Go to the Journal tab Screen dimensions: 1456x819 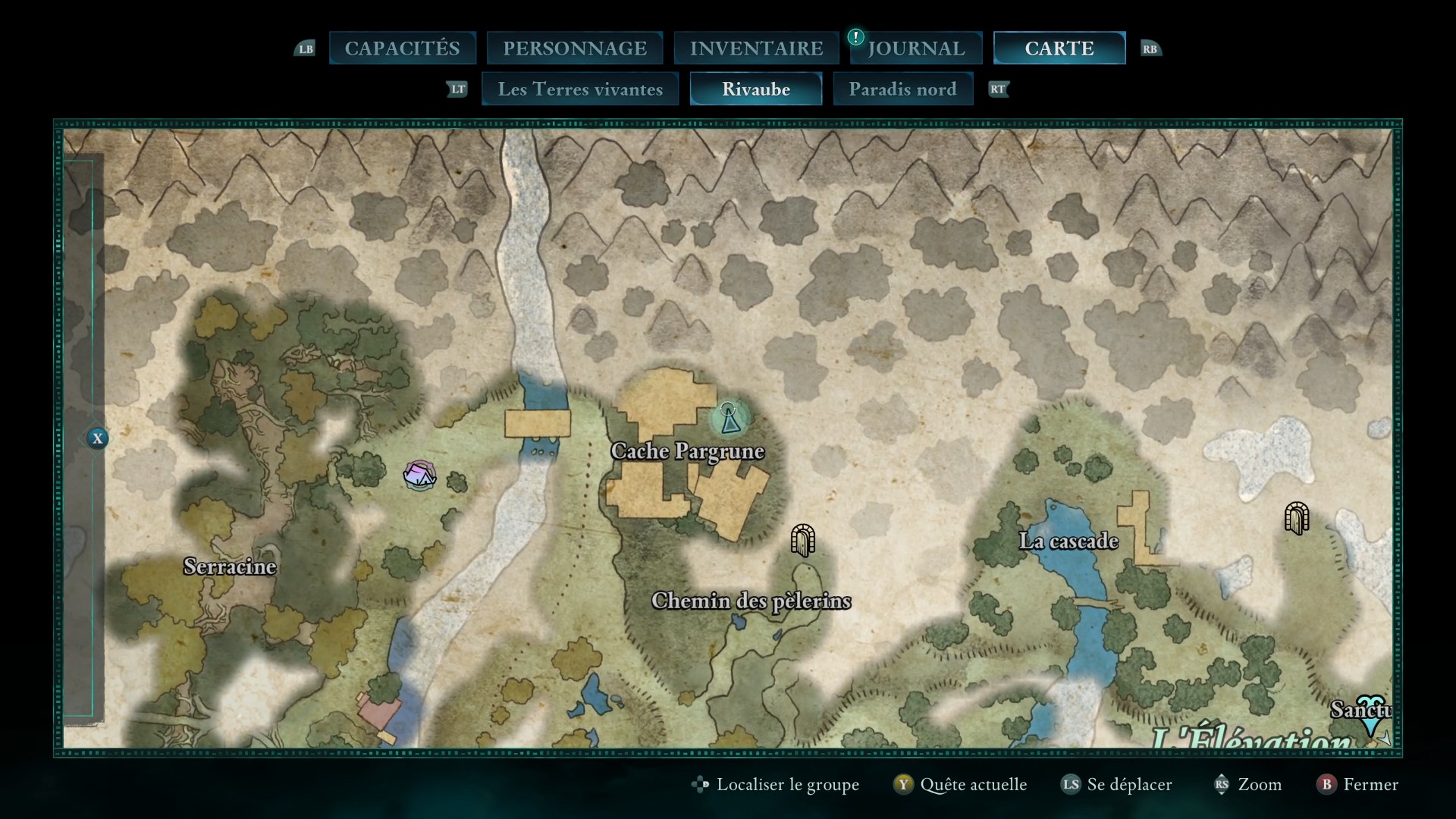916,48
